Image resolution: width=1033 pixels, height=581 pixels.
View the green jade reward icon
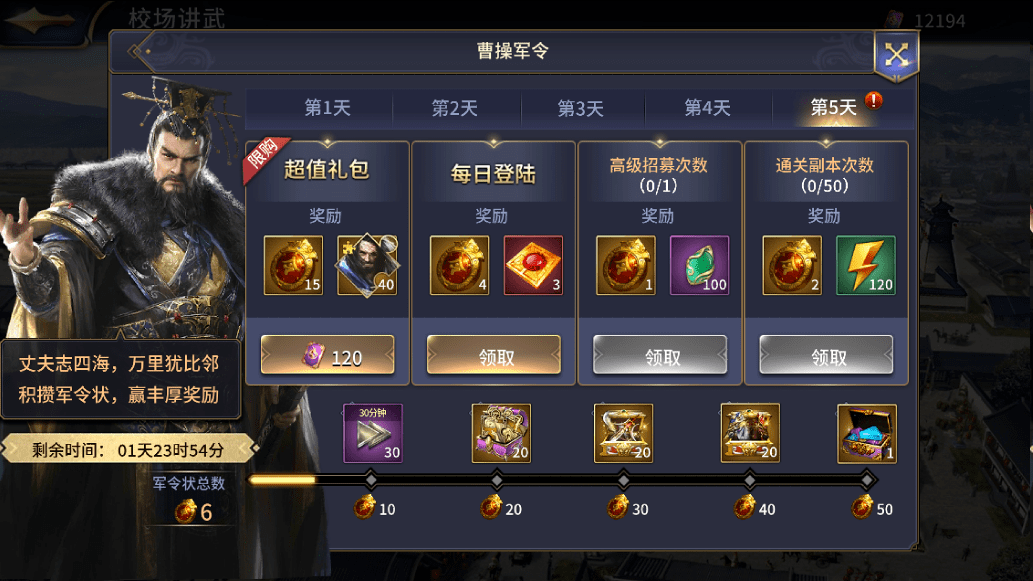[699, 265]
